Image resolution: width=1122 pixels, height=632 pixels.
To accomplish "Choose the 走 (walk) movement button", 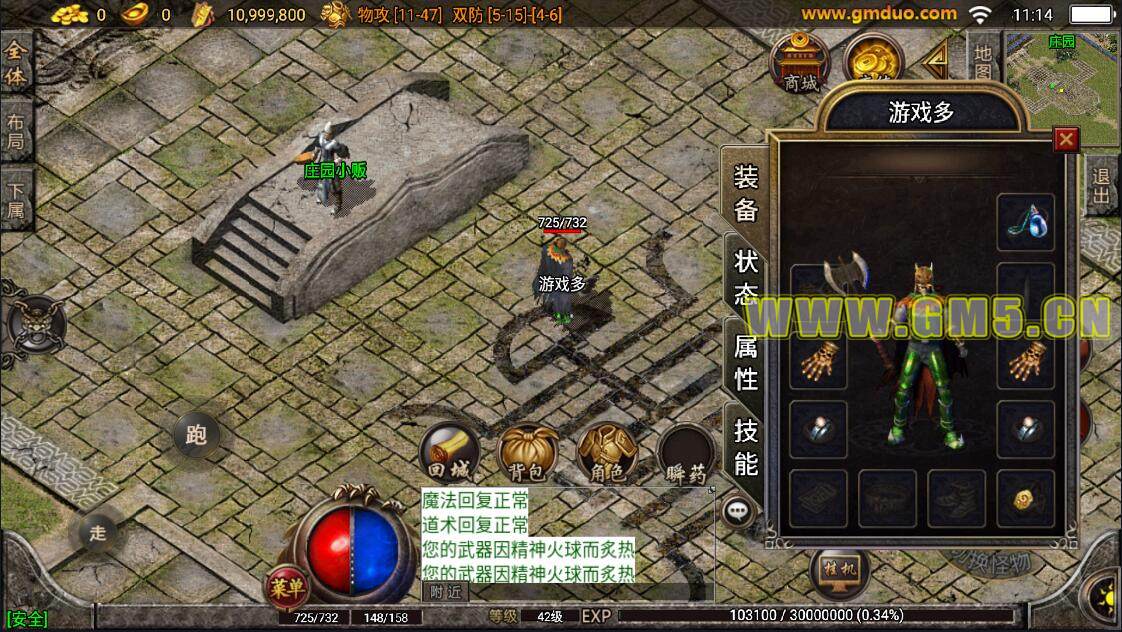I will pyautogui.click(x=97, y=533).
